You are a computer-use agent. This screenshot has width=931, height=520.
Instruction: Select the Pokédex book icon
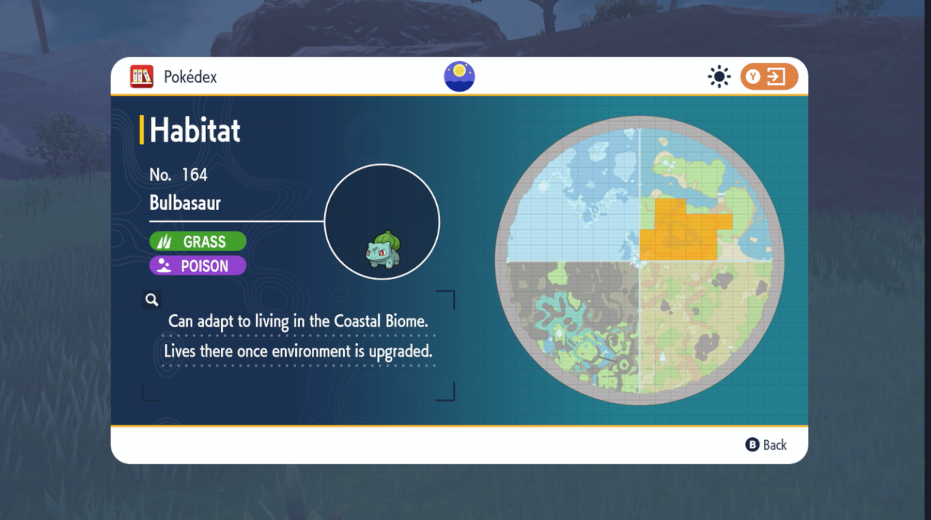[x=142, y=76]
